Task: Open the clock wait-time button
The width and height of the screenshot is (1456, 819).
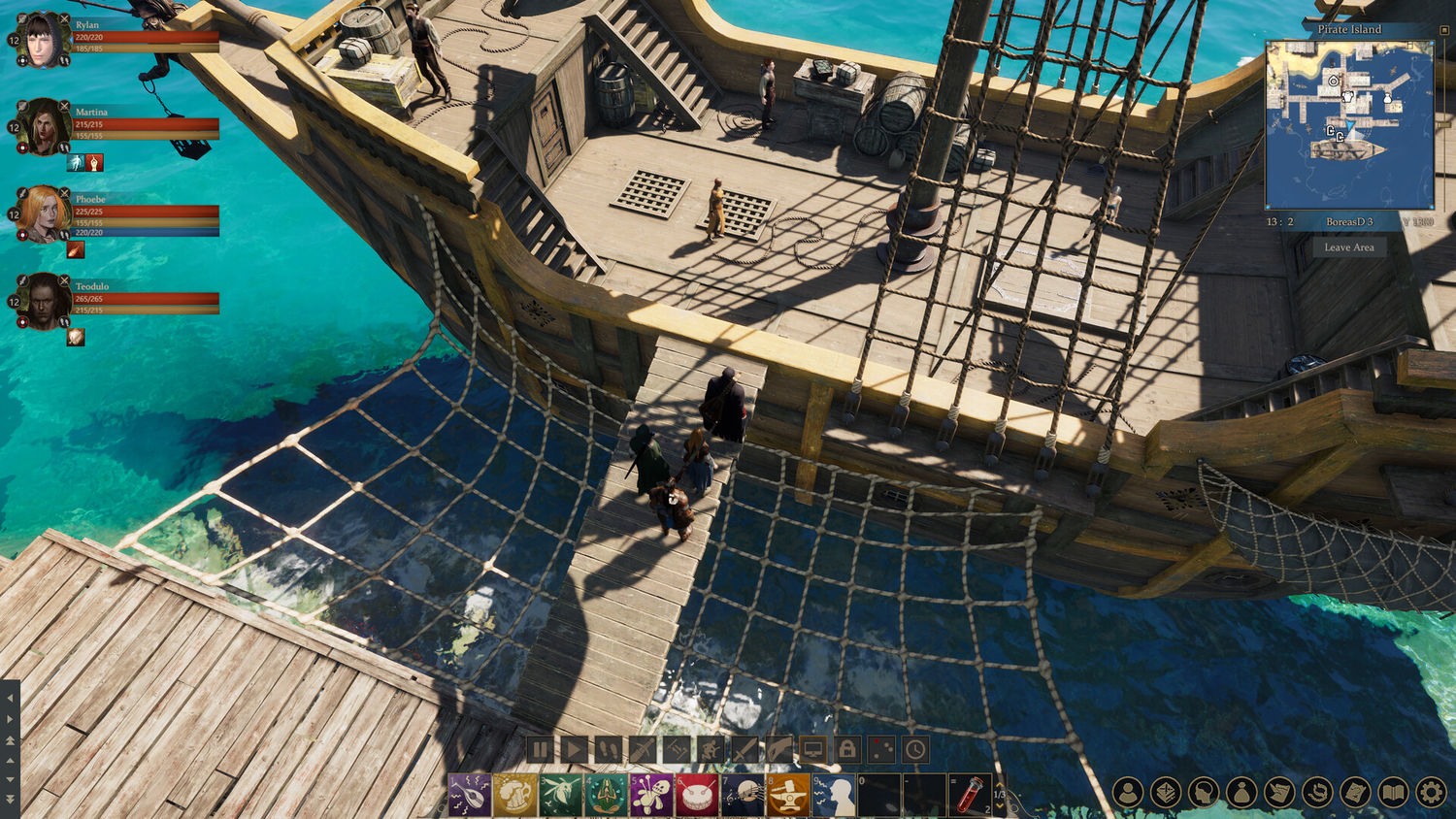Action: 915,749
